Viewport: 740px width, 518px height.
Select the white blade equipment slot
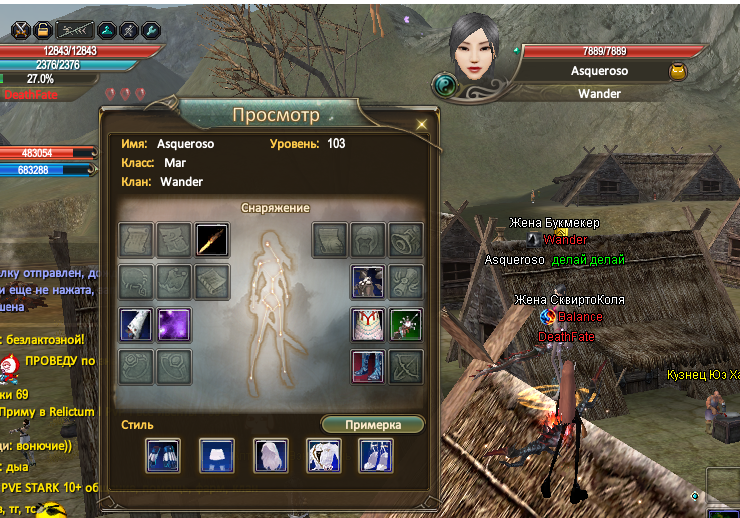point(136,325)
